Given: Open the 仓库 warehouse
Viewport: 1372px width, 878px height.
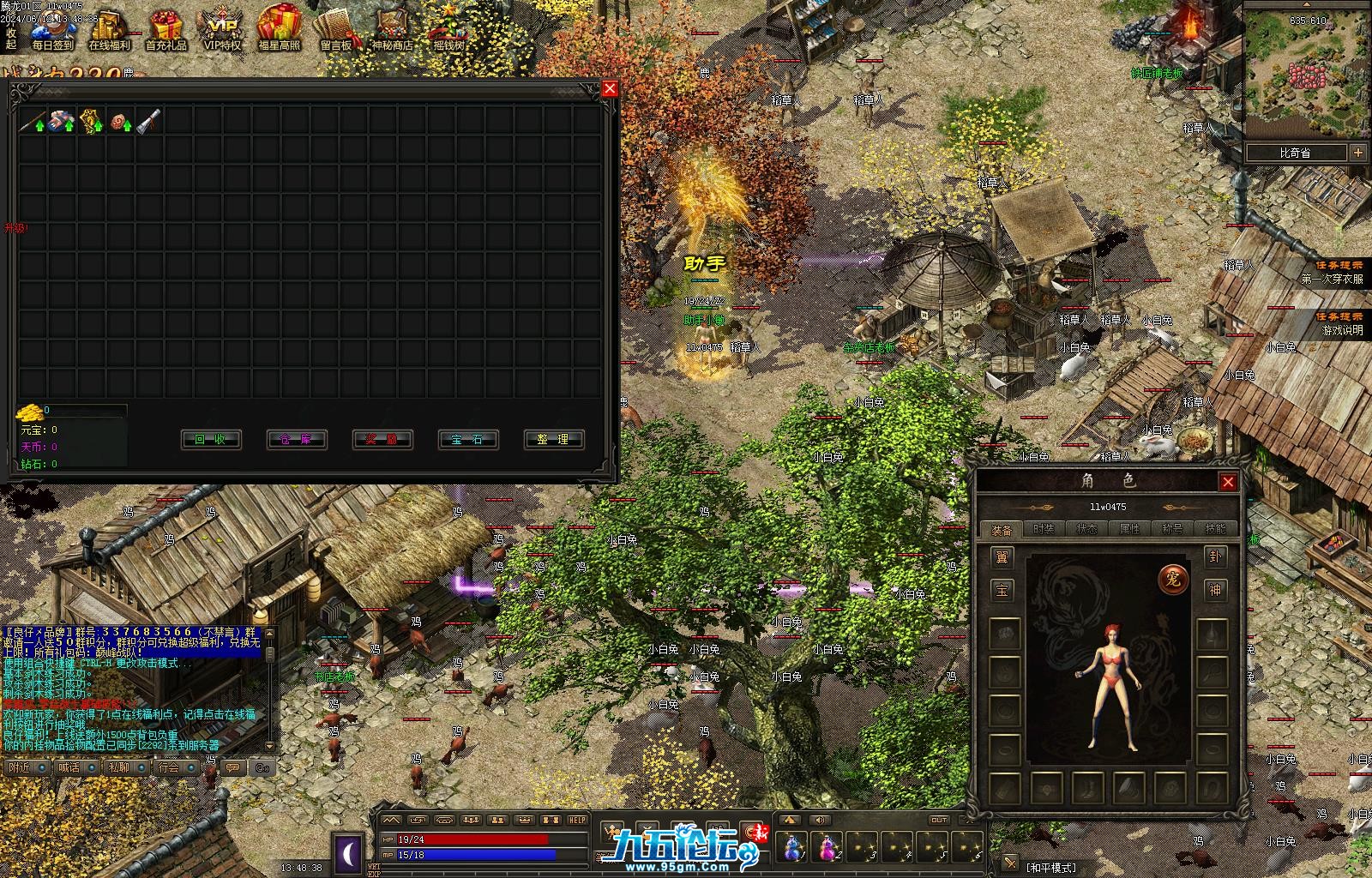Looking at the screenshot, I should pyautogui.click(x=297, y=440).
